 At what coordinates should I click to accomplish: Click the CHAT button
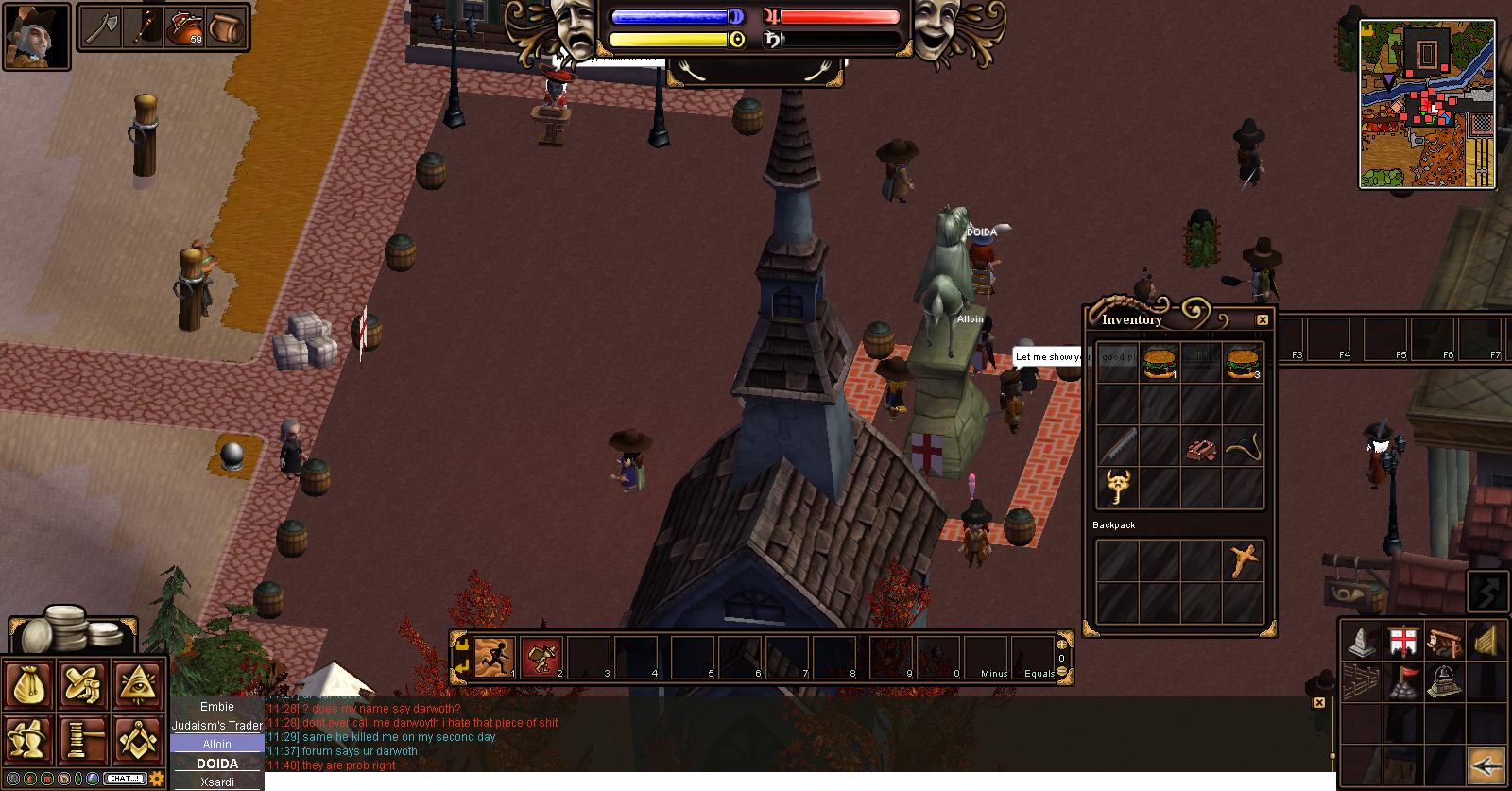[x=124, y=779]
